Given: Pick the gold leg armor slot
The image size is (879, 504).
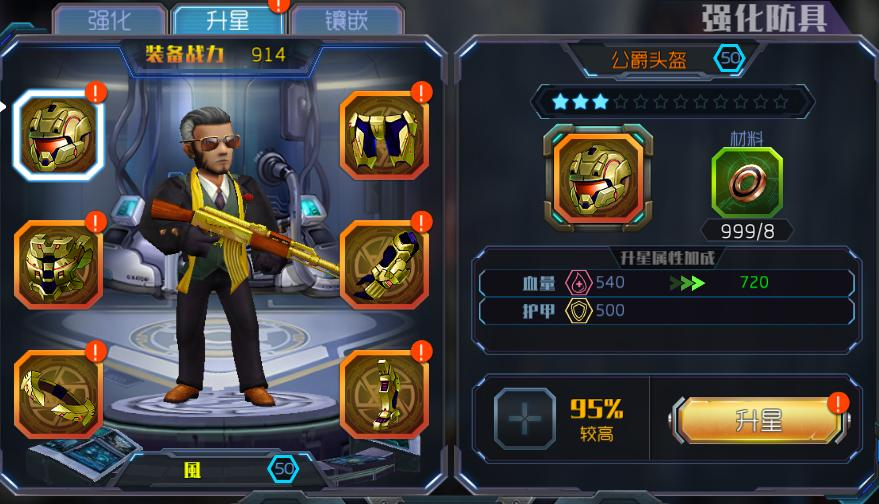Looking at the screenshot, I should click(384, 136).
